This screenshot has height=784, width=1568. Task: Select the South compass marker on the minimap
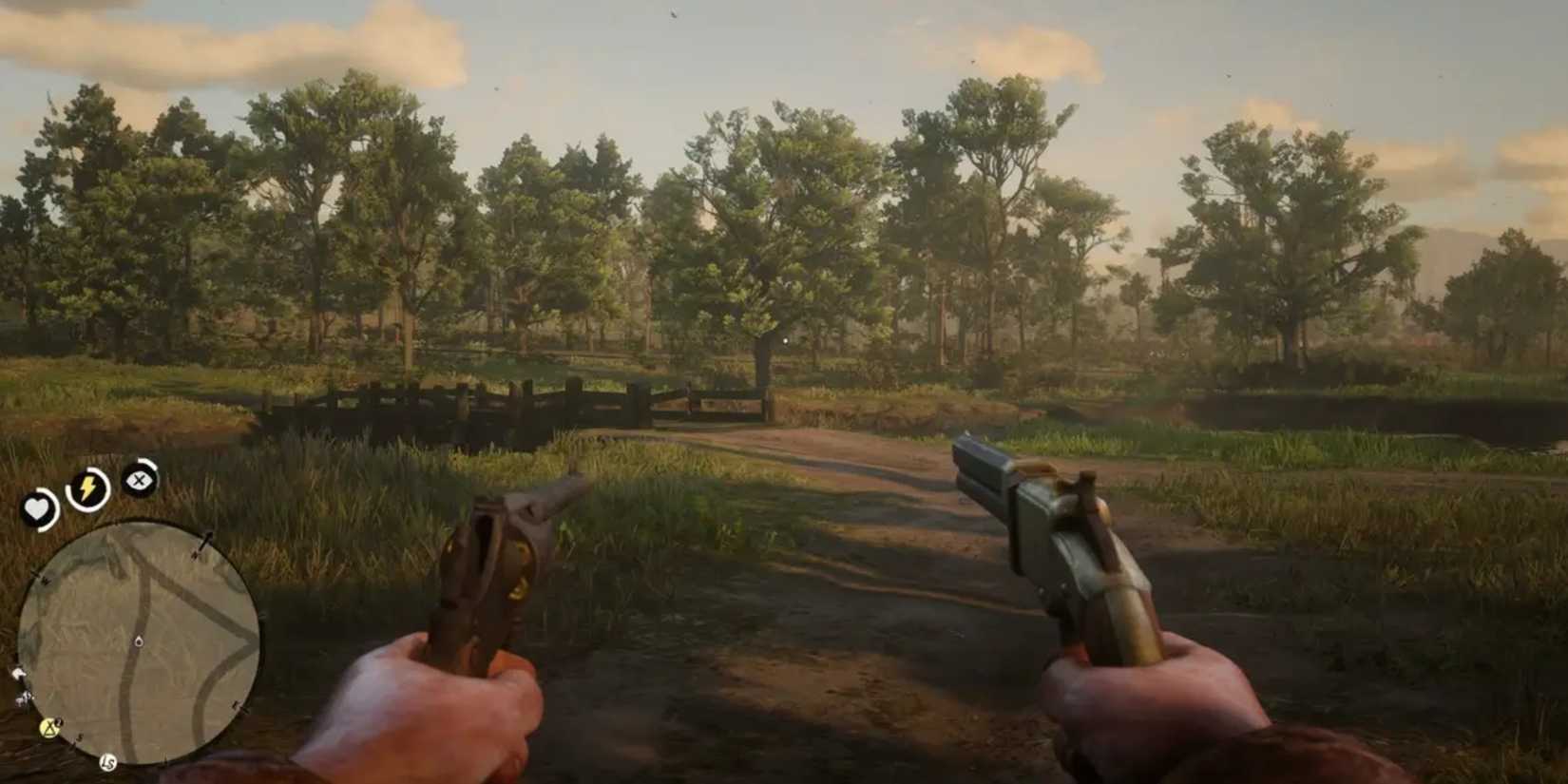tap(80, 738)
